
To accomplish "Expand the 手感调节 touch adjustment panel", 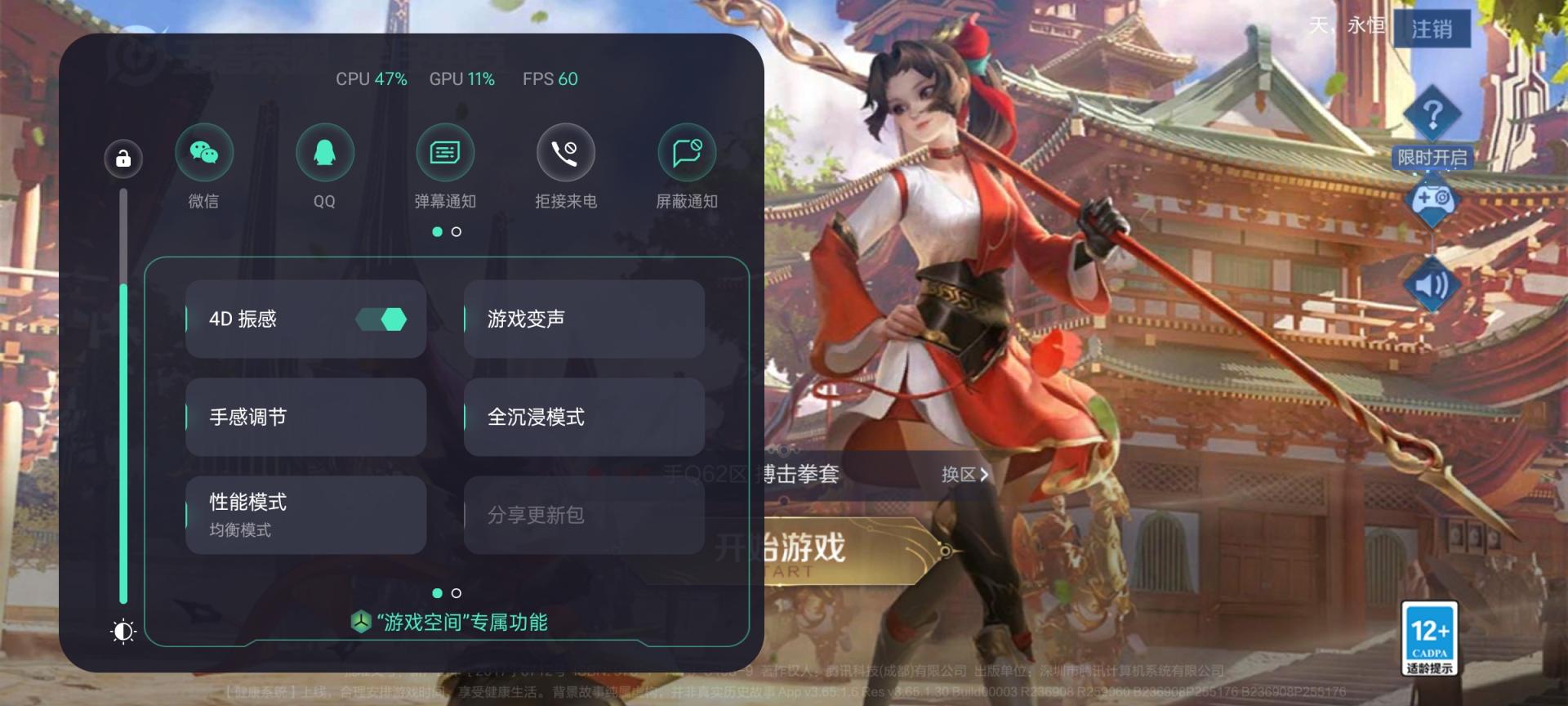I will tap(305, 417).
